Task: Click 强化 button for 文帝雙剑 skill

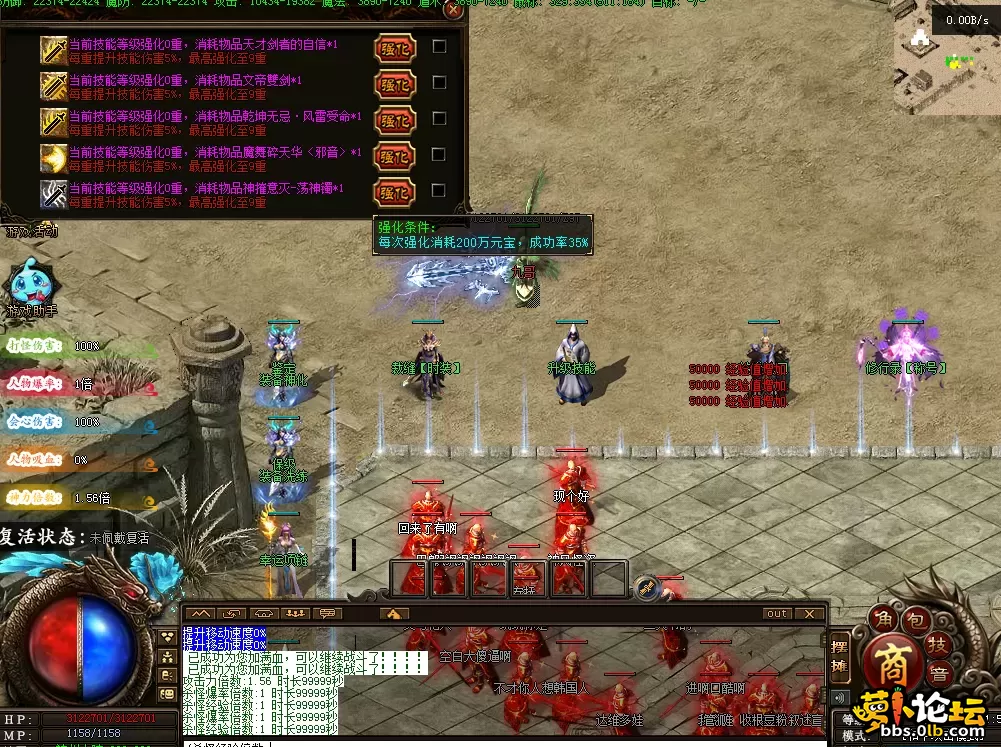Action: tap(393, 83)
